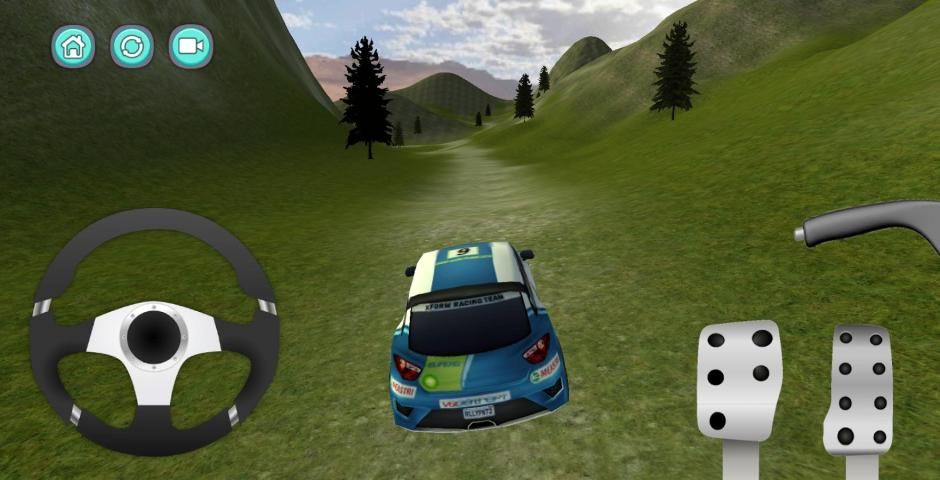This screenshot has width=940, height=480.
Task: Tap the home icon button
Action: [x=73, y=46]
